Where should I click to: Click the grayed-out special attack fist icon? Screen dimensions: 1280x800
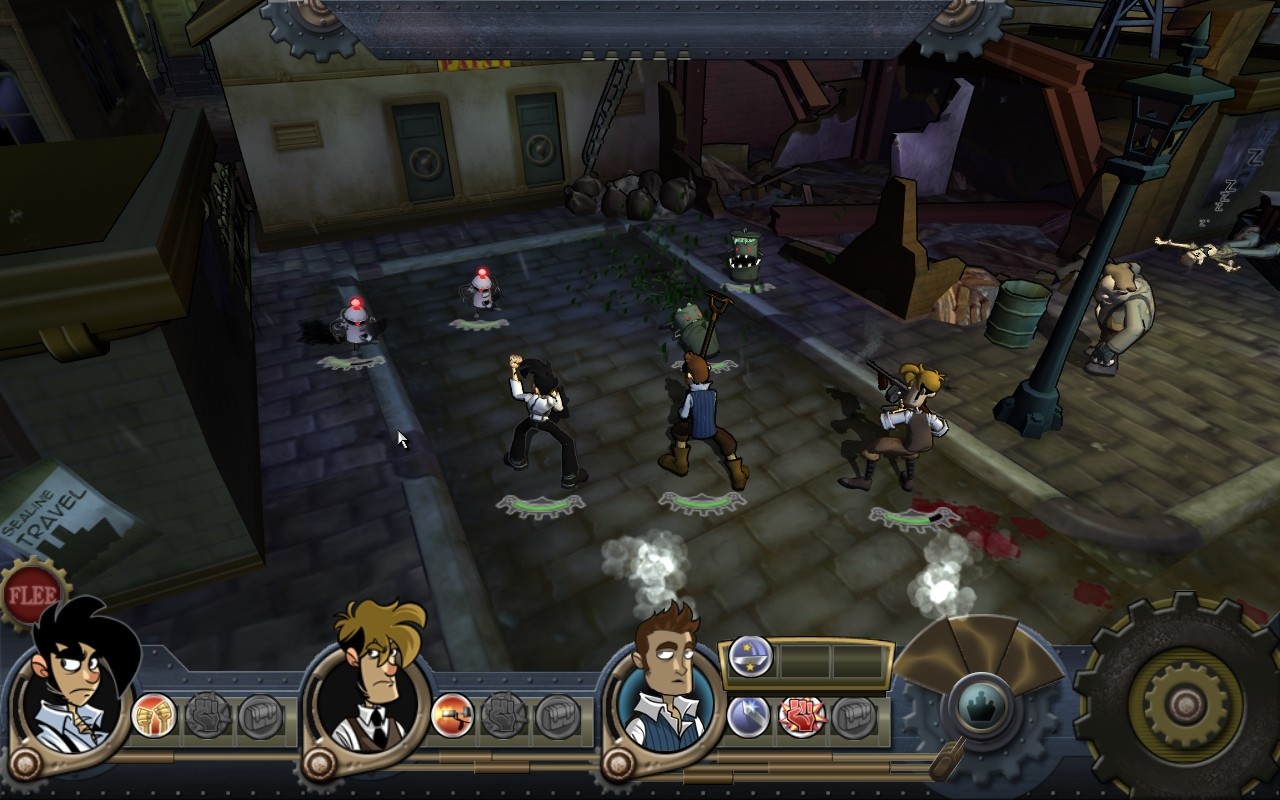pyautogui.click(x=207, y=716)
